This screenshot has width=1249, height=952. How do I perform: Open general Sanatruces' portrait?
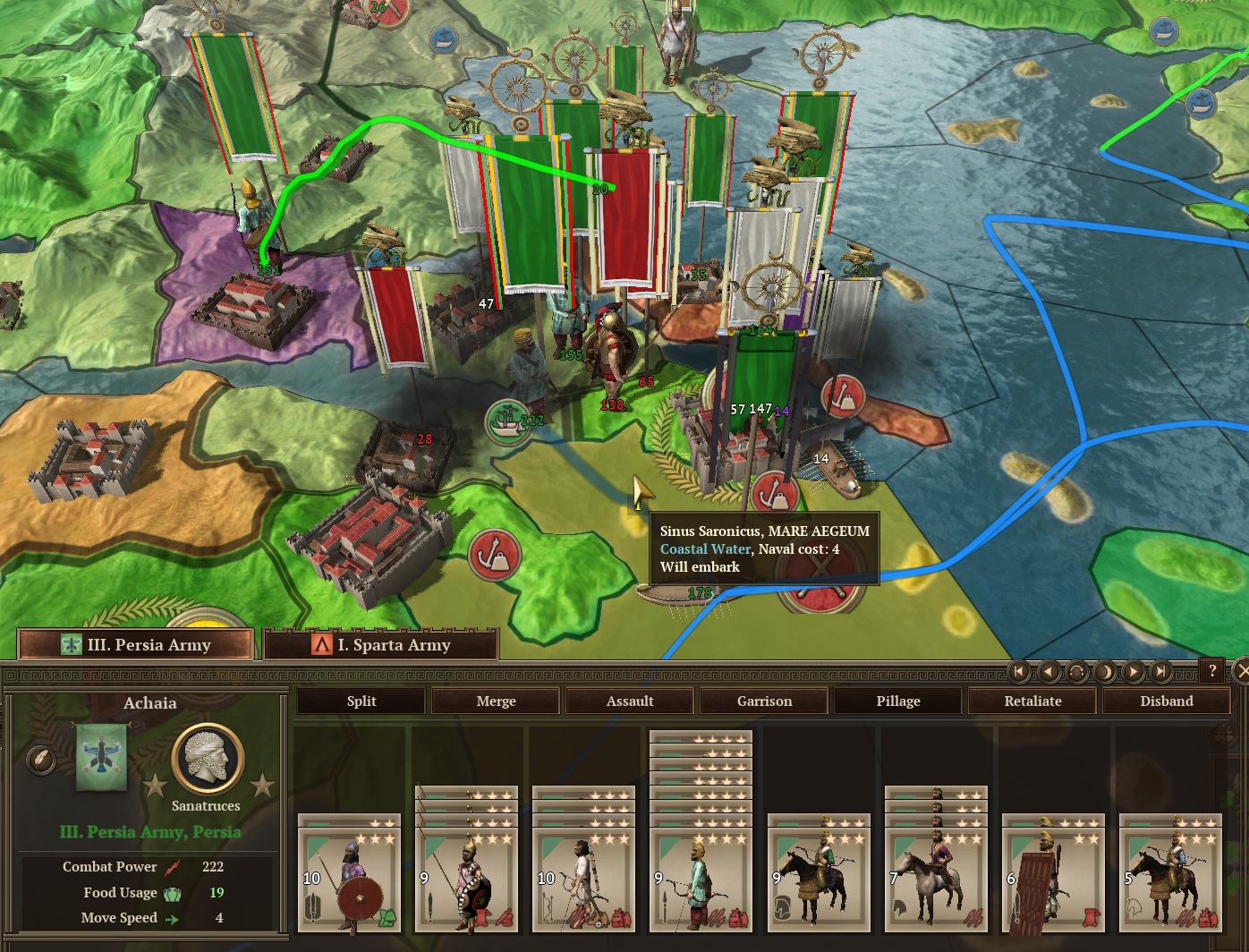207,758
